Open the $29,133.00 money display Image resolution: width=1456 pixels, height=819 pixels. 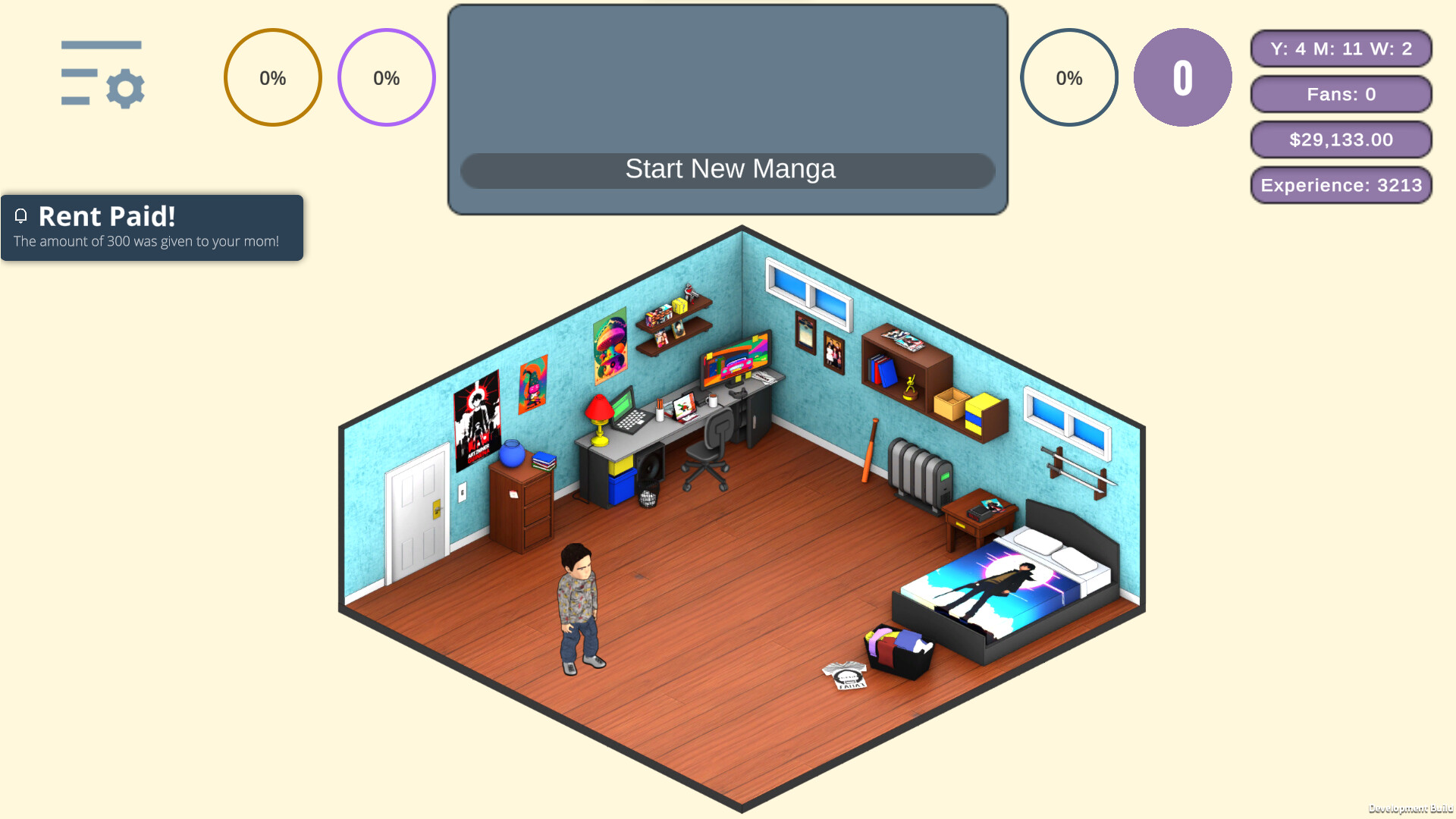point(1341,140)
